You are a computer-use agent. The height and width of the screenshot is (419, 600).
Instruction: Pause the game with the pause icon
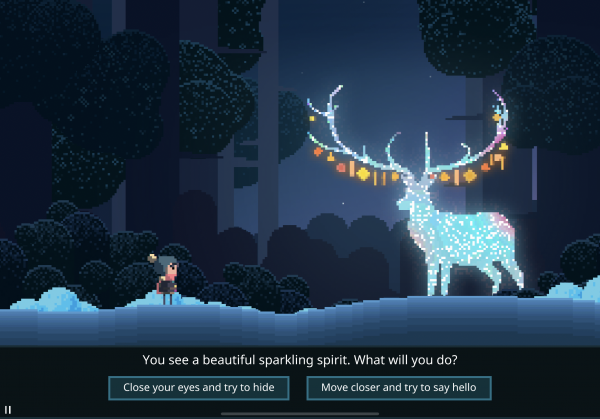coord(8,410)
